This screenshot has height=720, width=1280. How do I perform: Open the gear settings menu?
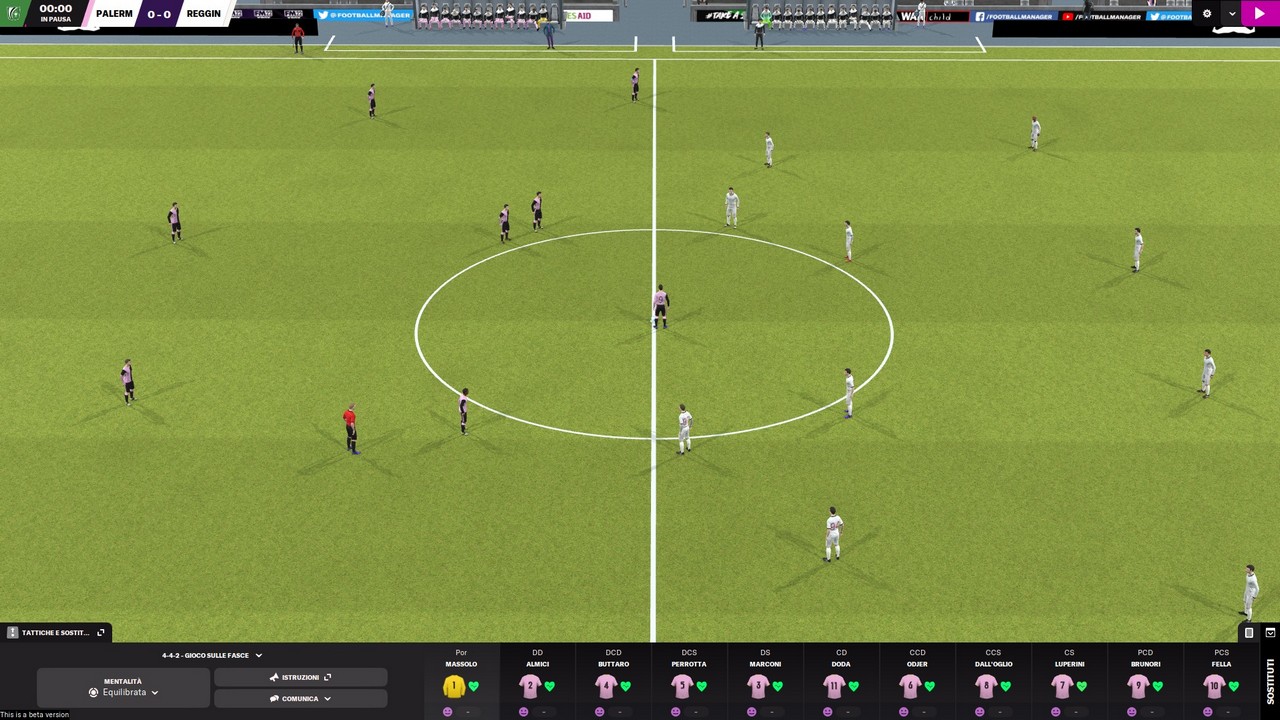point(1207,14)
